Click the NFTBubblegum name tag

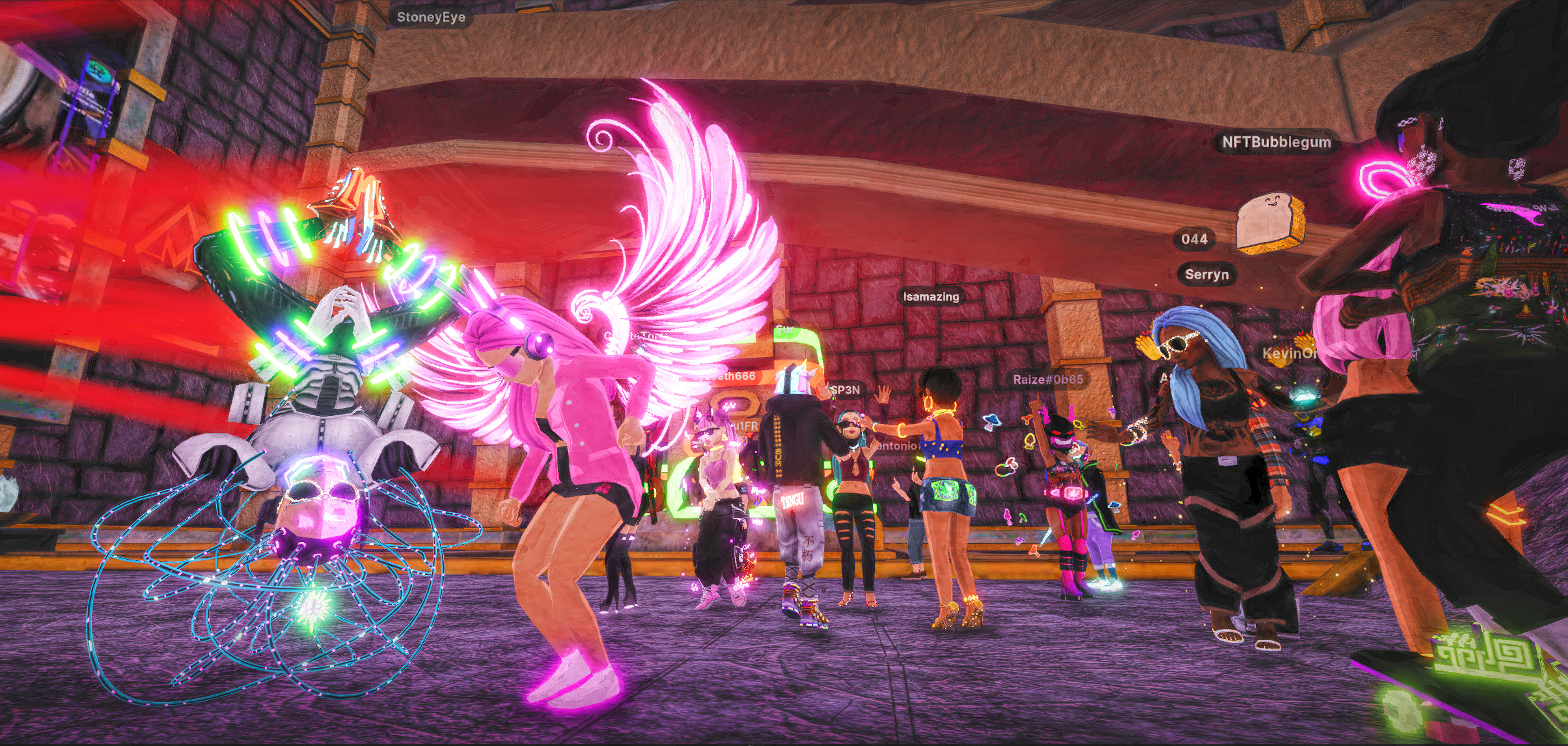coord(1276,143)
